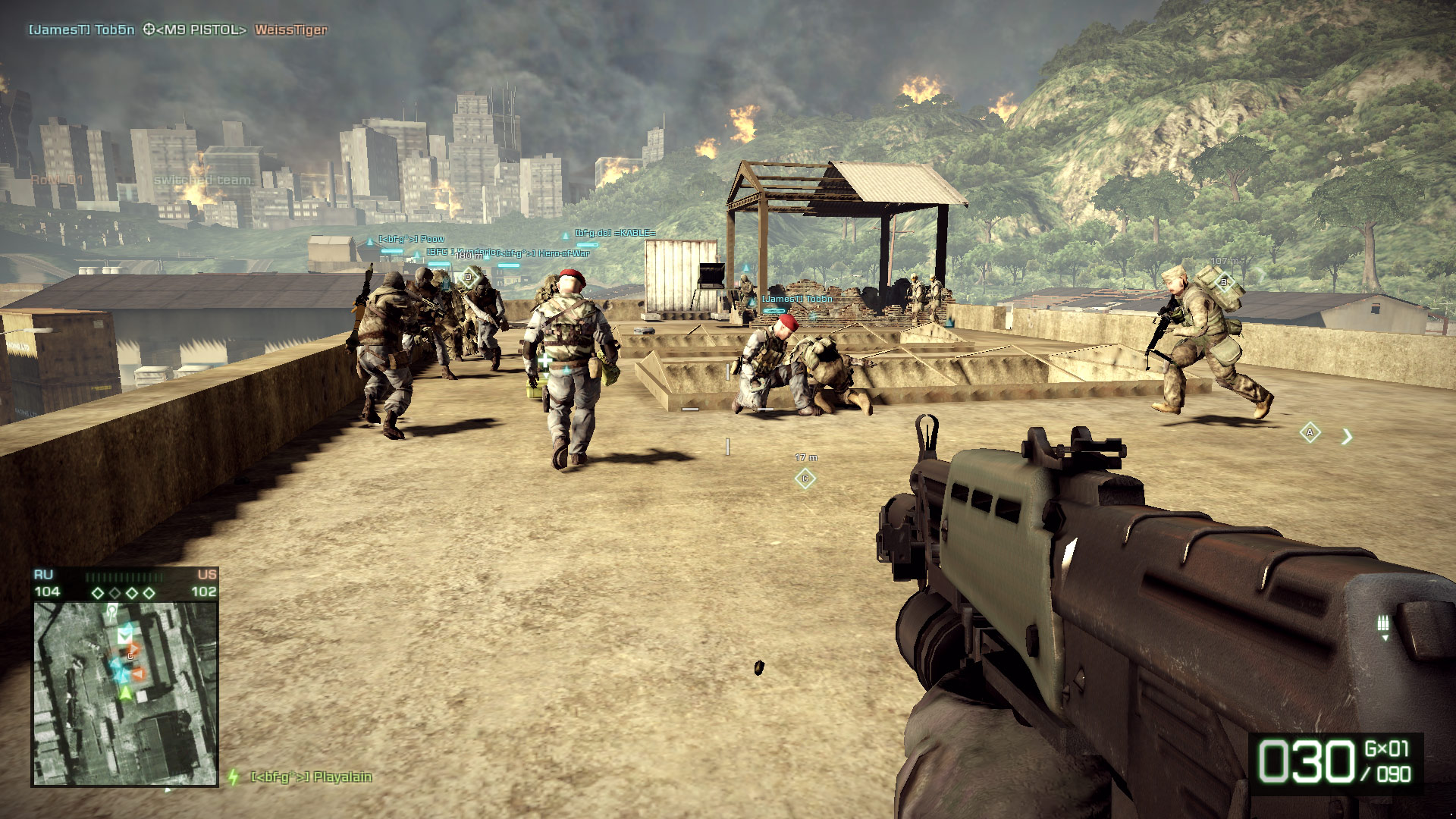Image resolution: width=1456 pixels, height=819 pixels.
Task: Select objective marker C diamond
Action: (805, 479)
